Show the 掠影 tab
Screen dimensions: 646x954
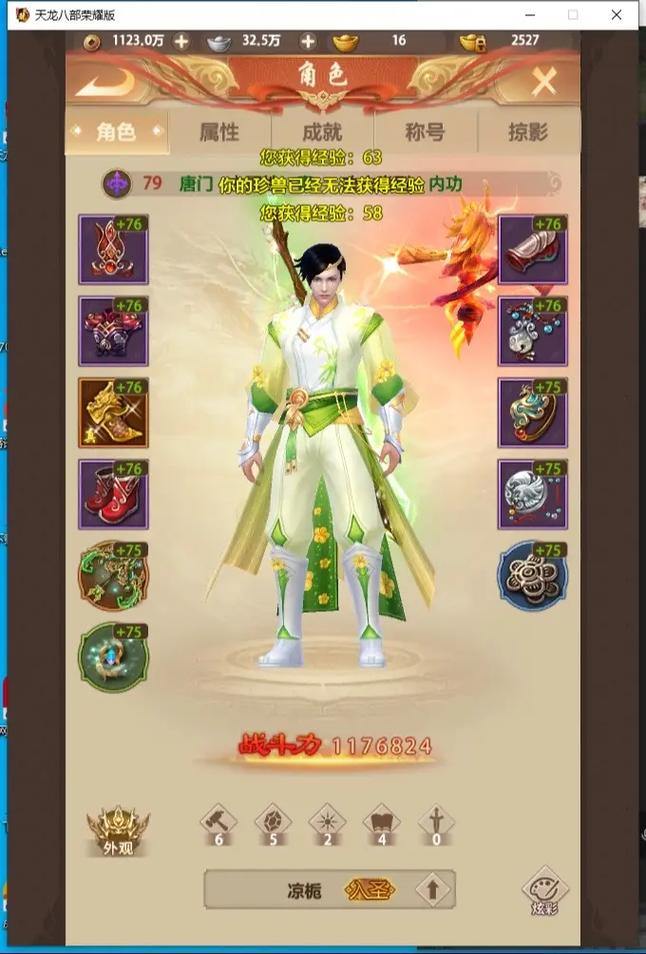[527, 132]
